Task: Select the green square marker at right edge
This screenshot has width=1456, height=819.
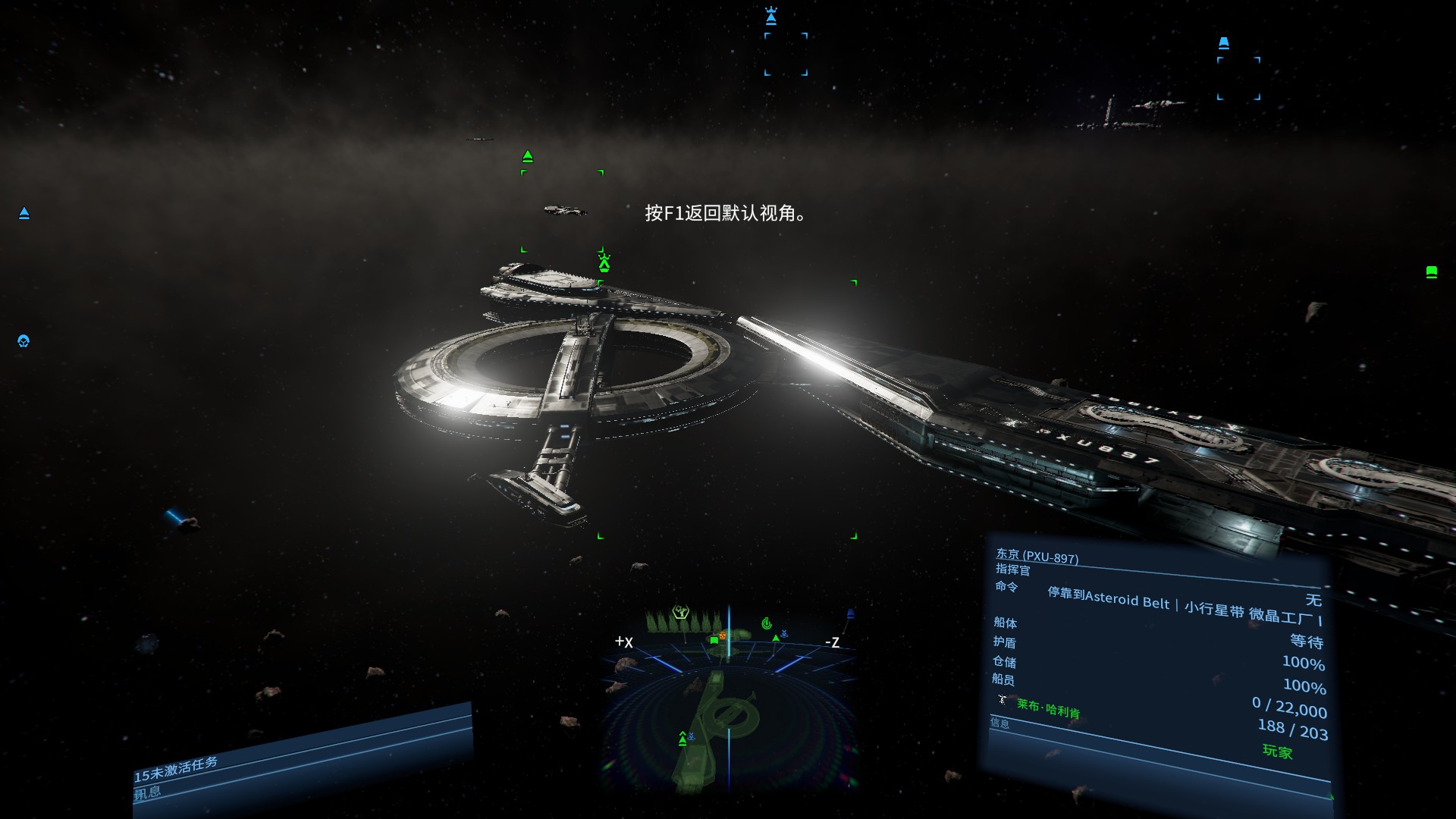Action: (1431, 271)
